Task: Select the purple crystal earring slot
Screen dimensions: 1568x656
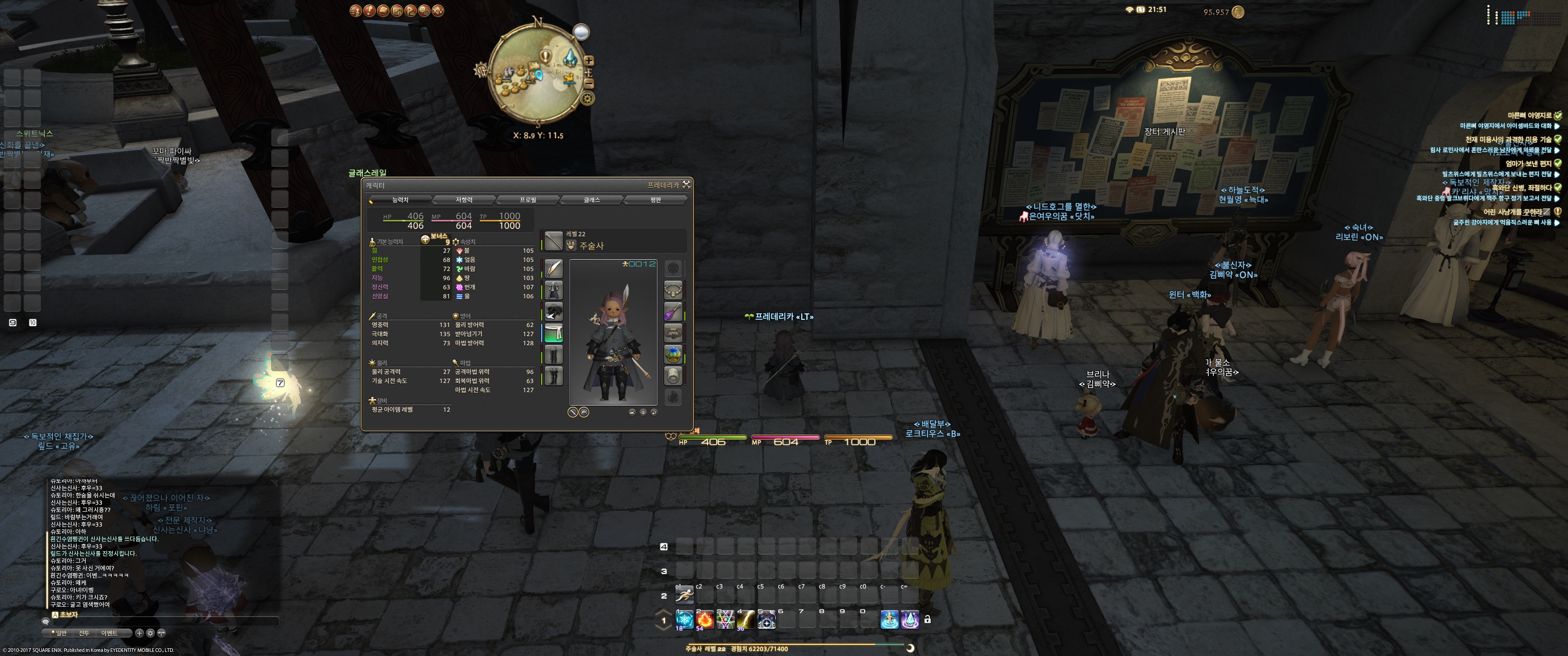Action: (673, 312)
